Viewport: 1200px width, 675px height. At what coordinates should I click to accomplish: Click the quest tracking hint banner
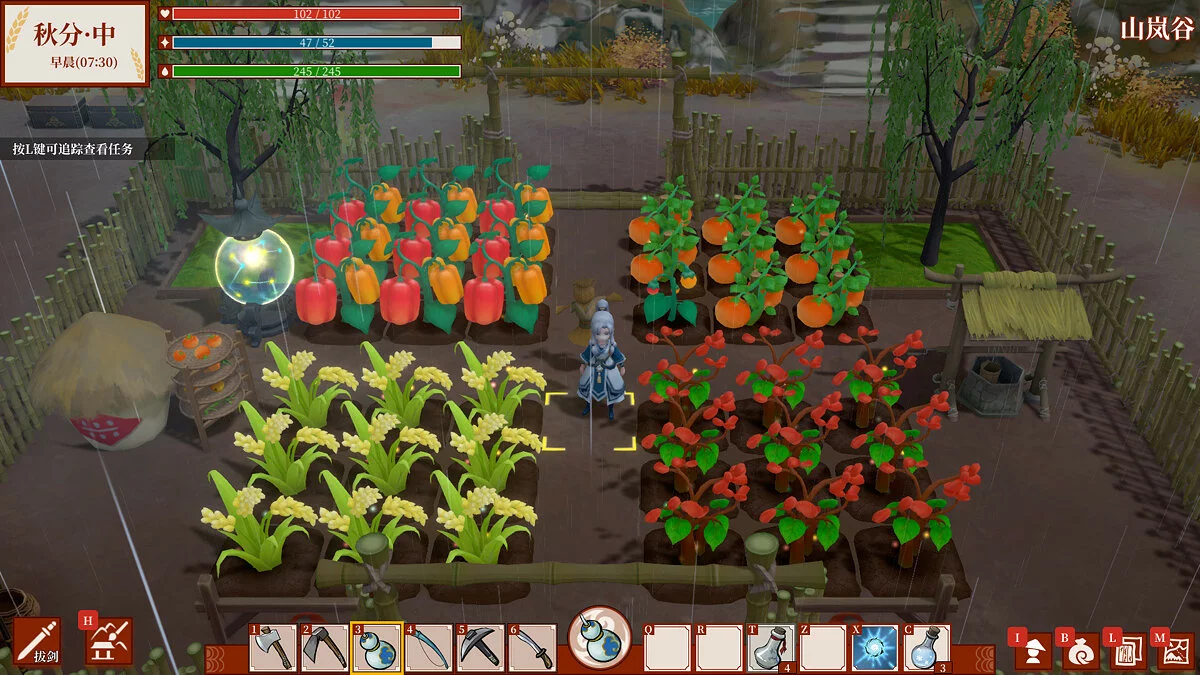[73, 149]
